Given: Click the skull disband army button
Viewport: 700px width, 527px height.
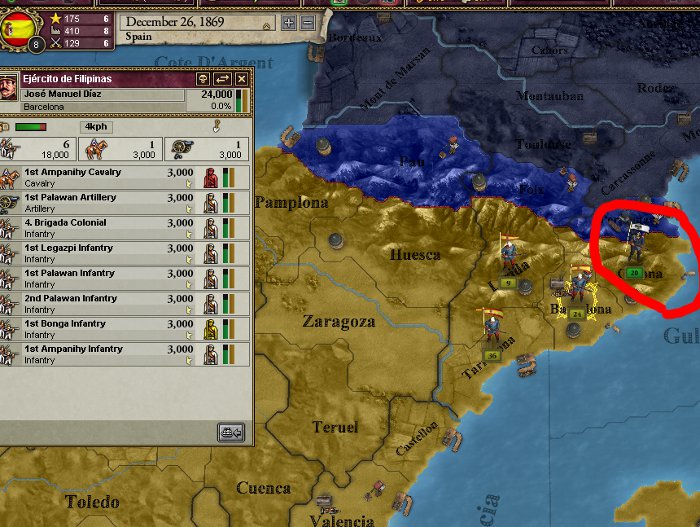Looking at the screenshot, I should click(x=203, y=78).
